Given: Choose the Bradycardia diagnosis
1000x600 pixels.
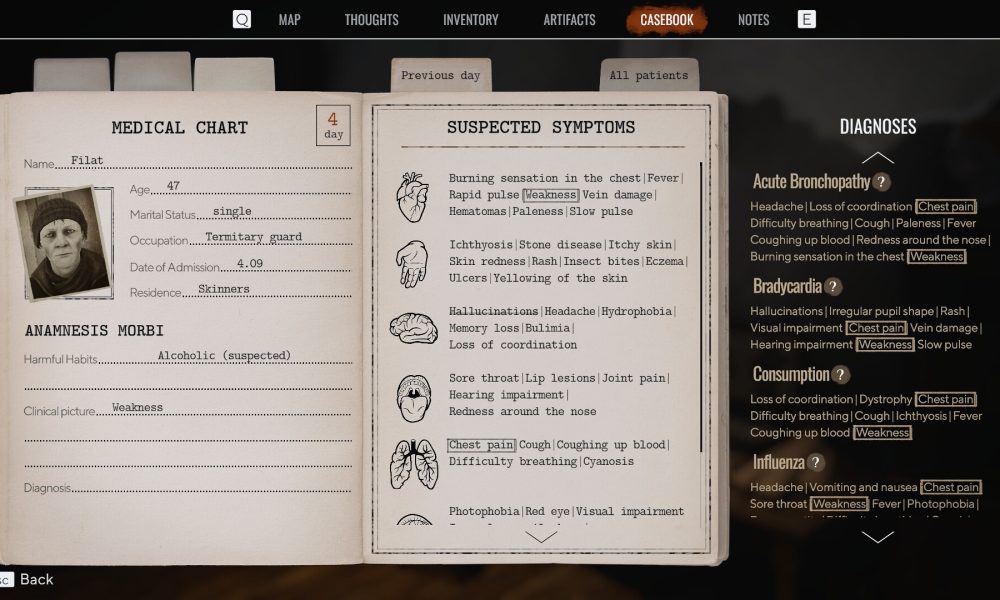Looking at the screenshot, I should point(787,286).
